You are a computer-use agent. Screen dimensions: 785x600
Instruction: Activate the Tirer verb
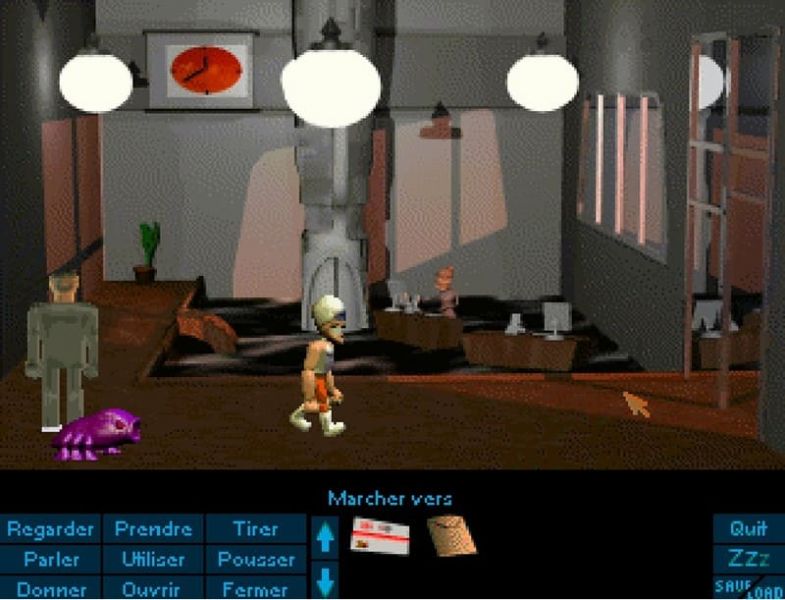coord(256,528)
